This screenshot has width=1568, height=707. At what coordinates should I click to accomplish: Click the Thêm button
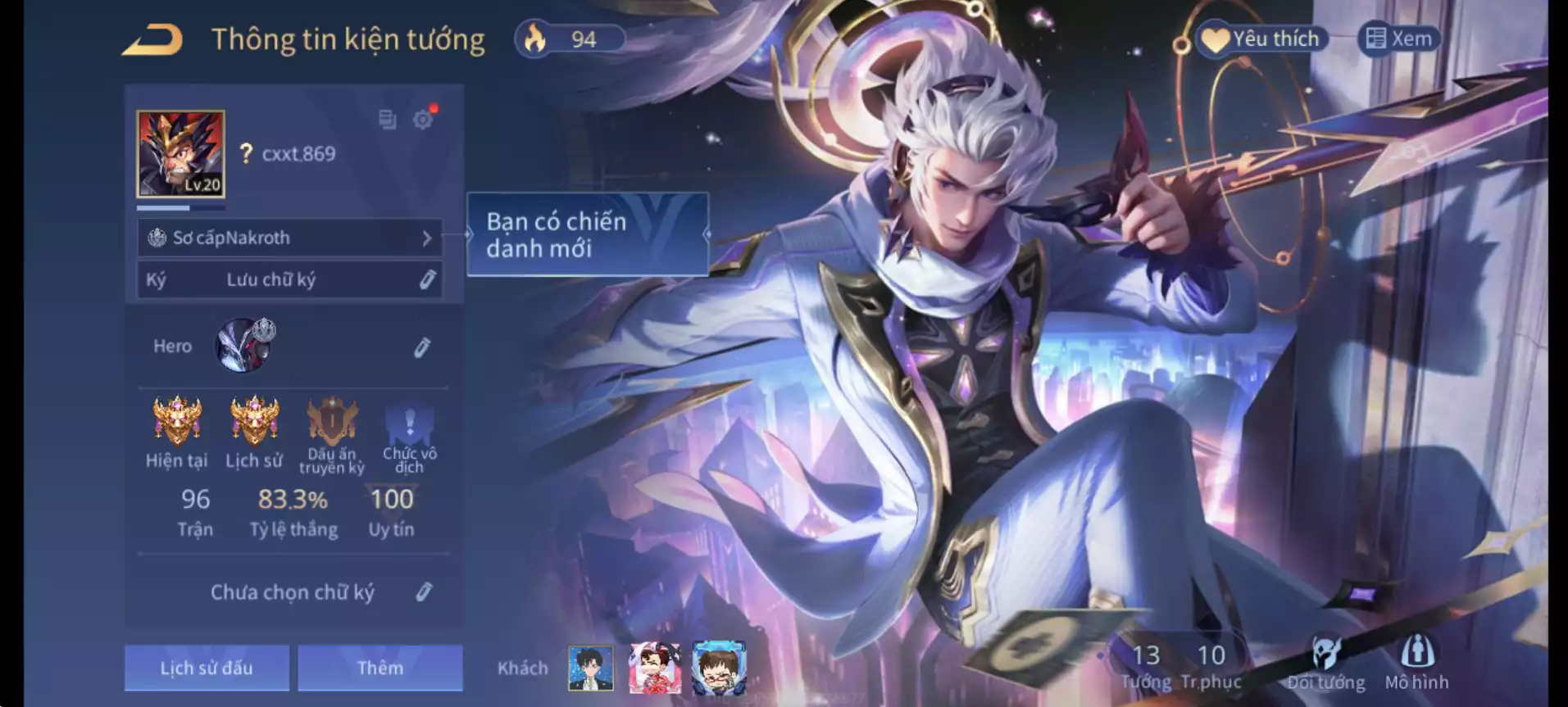click(x=380, y=668)
